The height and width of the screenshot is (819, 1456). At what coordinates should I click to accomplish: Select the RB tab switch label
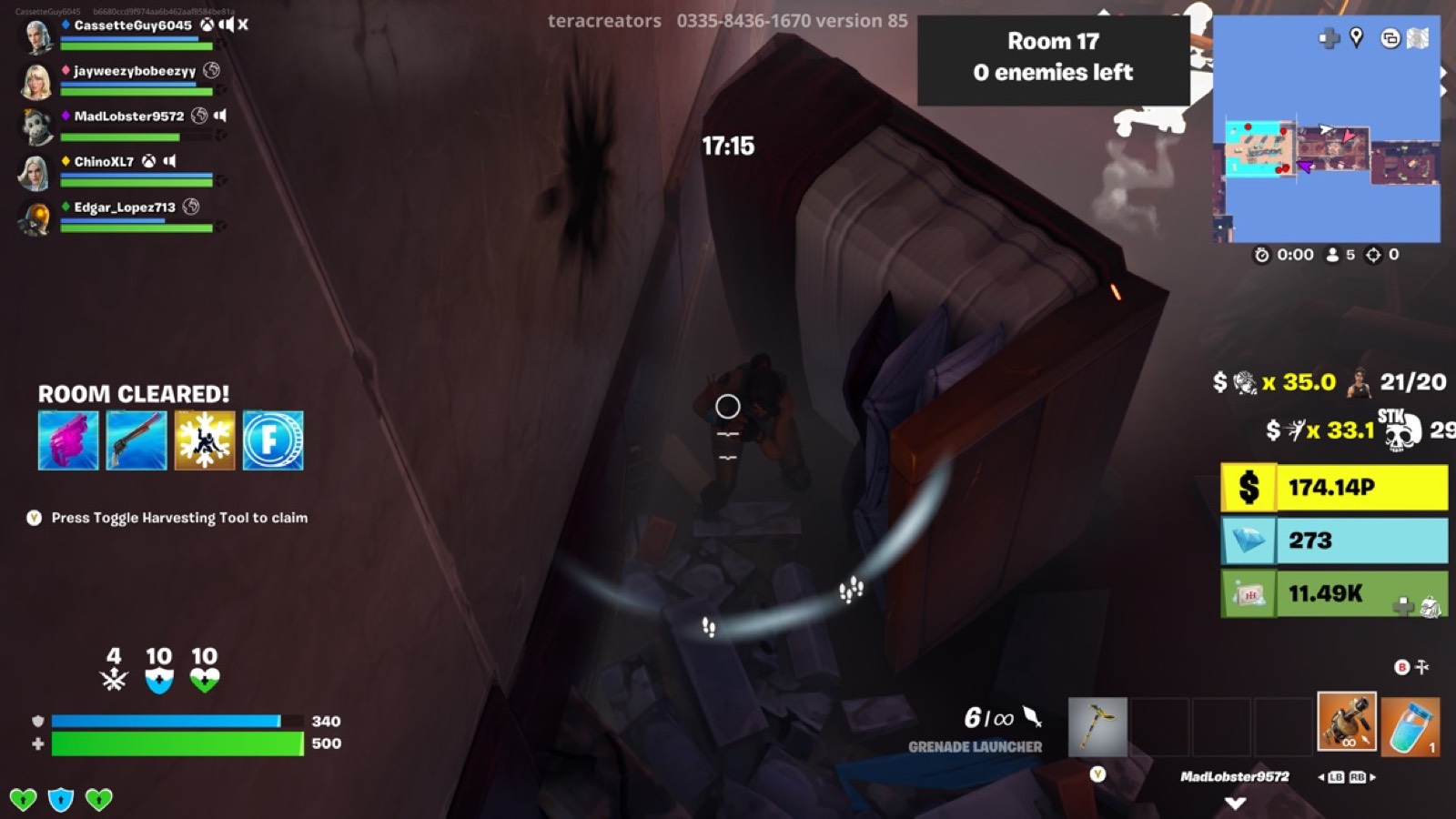pyautogui.click(x=1358, y=778)
